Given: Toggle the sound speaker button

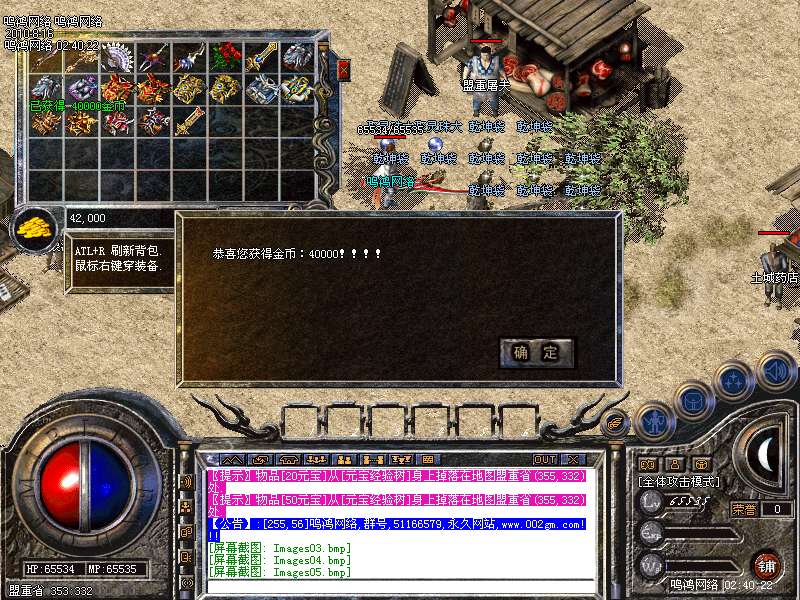Looking at the screenshot, I should 777,372.
